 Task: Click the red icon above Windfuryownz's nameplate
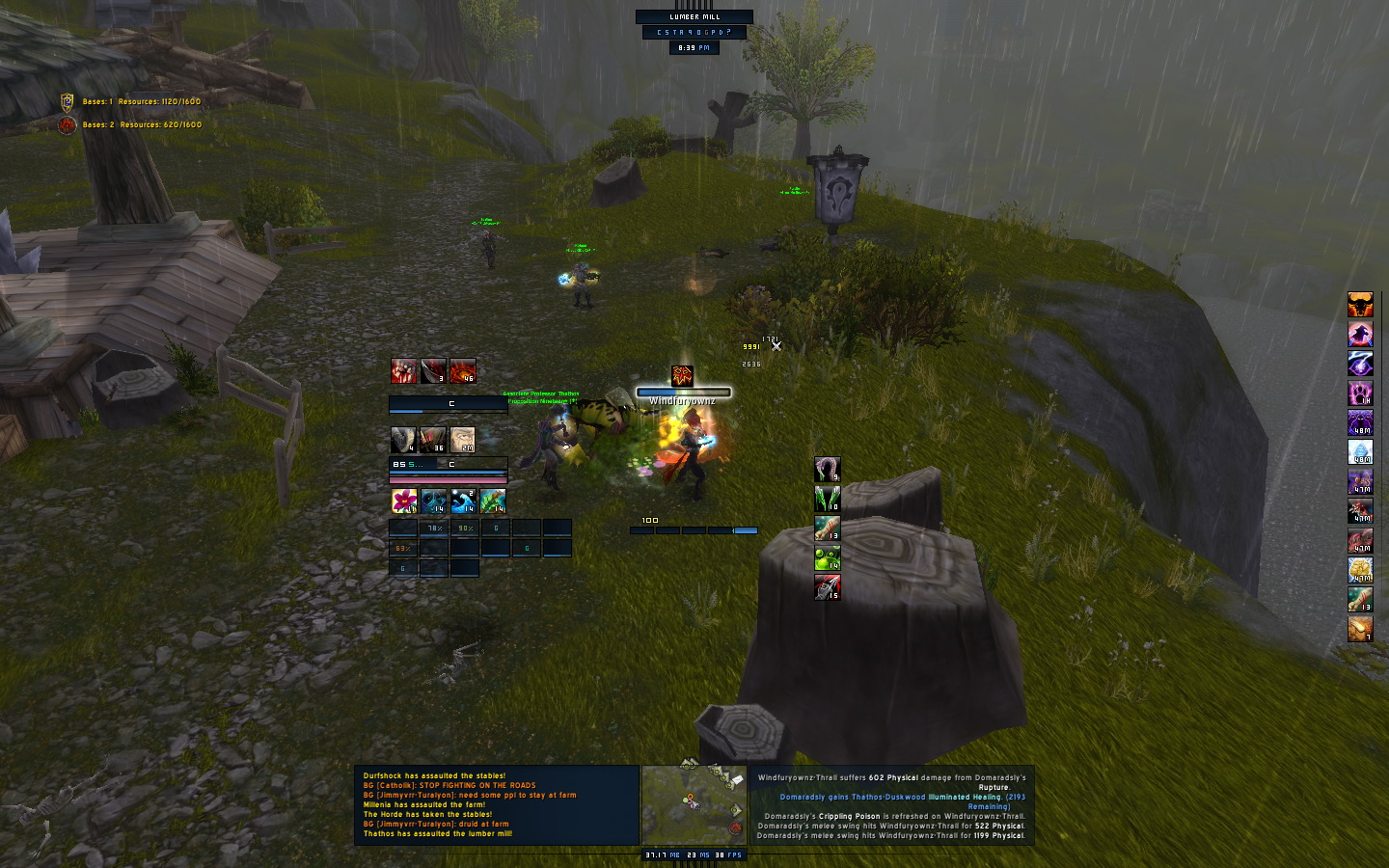[682, 375]
